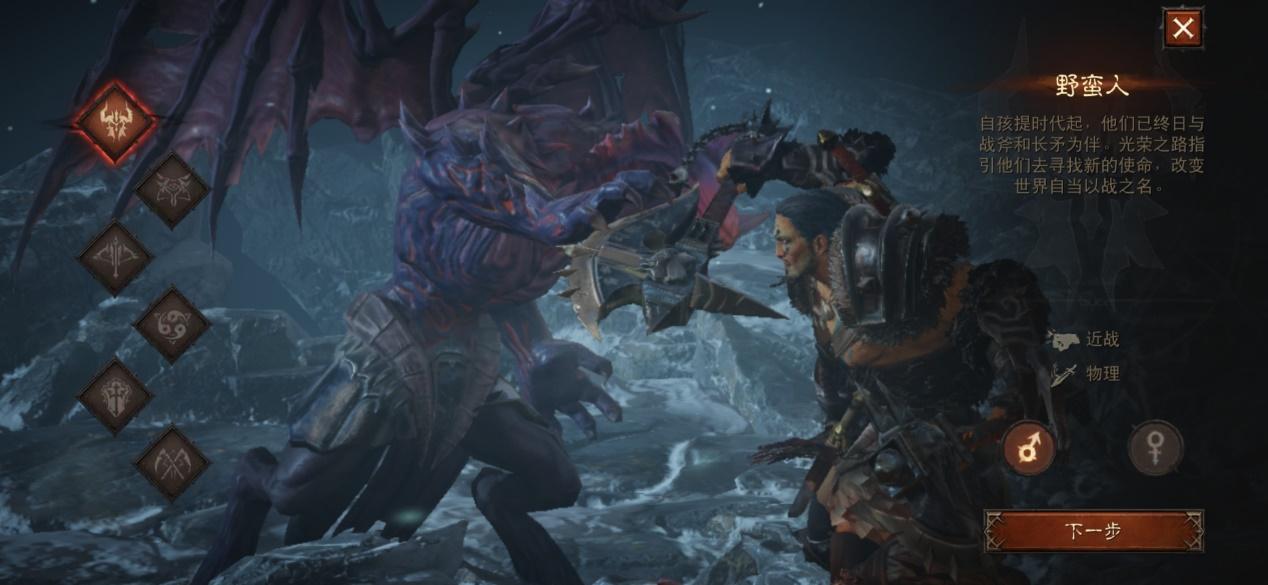Choose the male gender symbol

pyautogui.click(x=1029, y=448)
